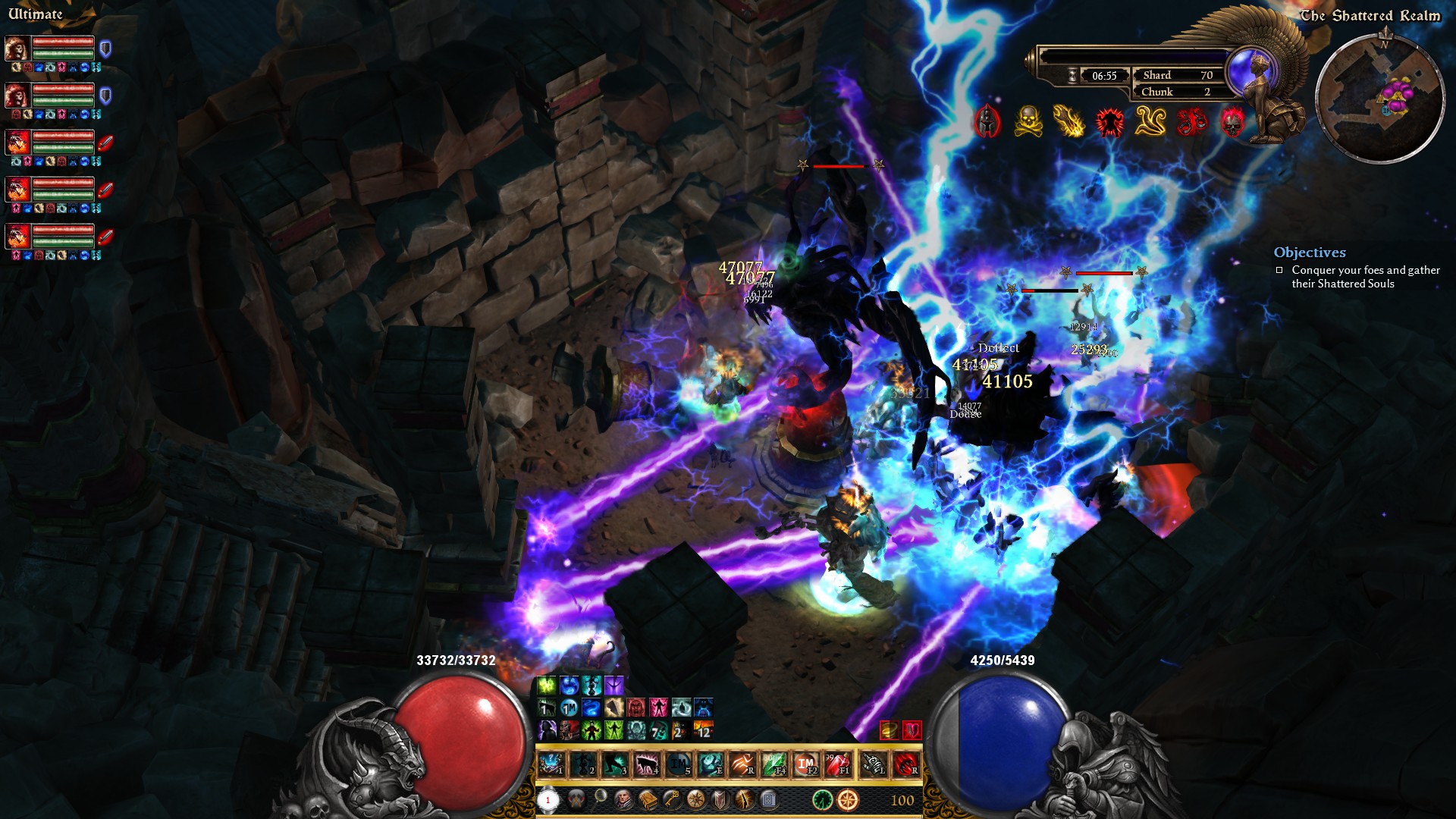Click the Objectives tracker heading
The width and height of the screenshot is (1456, 819).
(x=1310, y=253)
